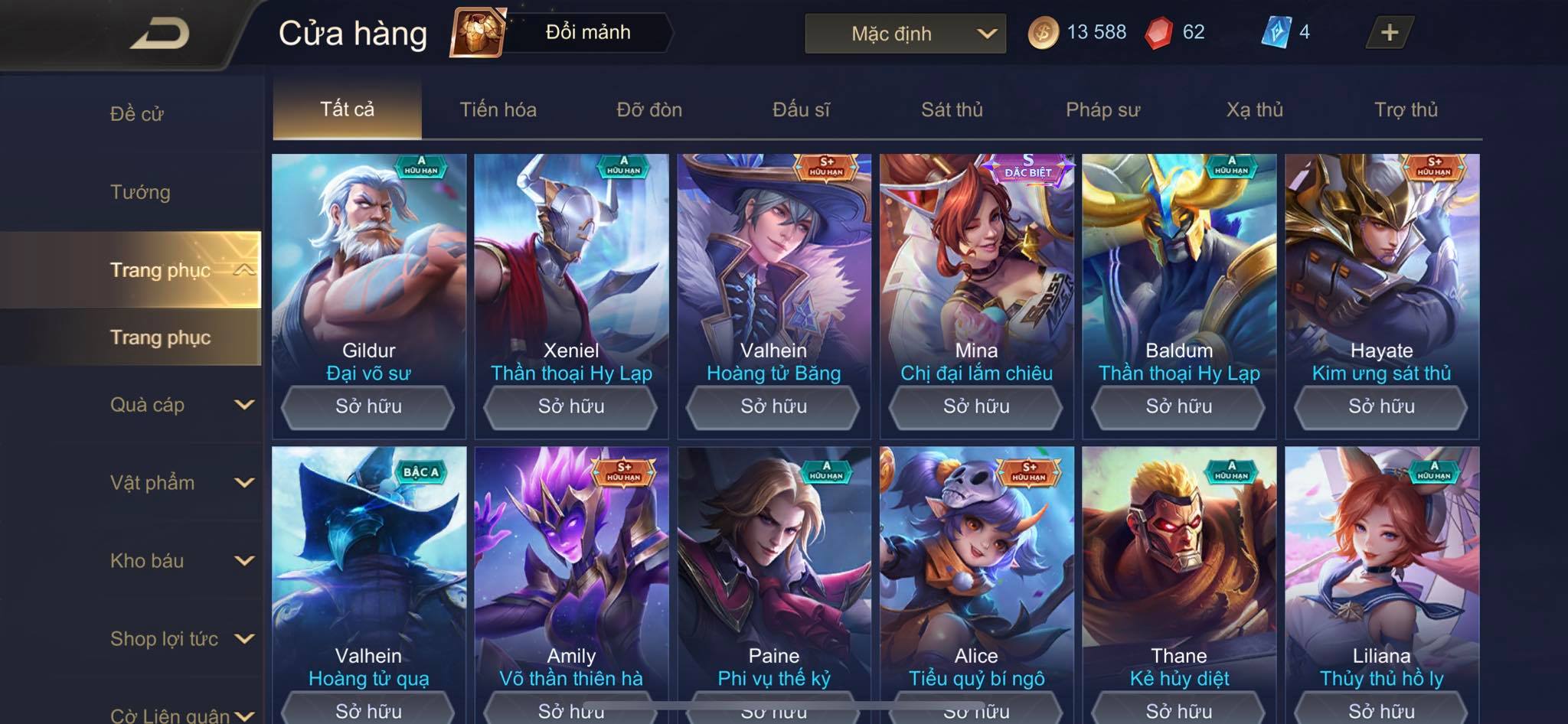This screenshot has height=724, width=1568.
Task: Select the Gildur Đại võ sư skin card
Action: [x=368, y=260]
